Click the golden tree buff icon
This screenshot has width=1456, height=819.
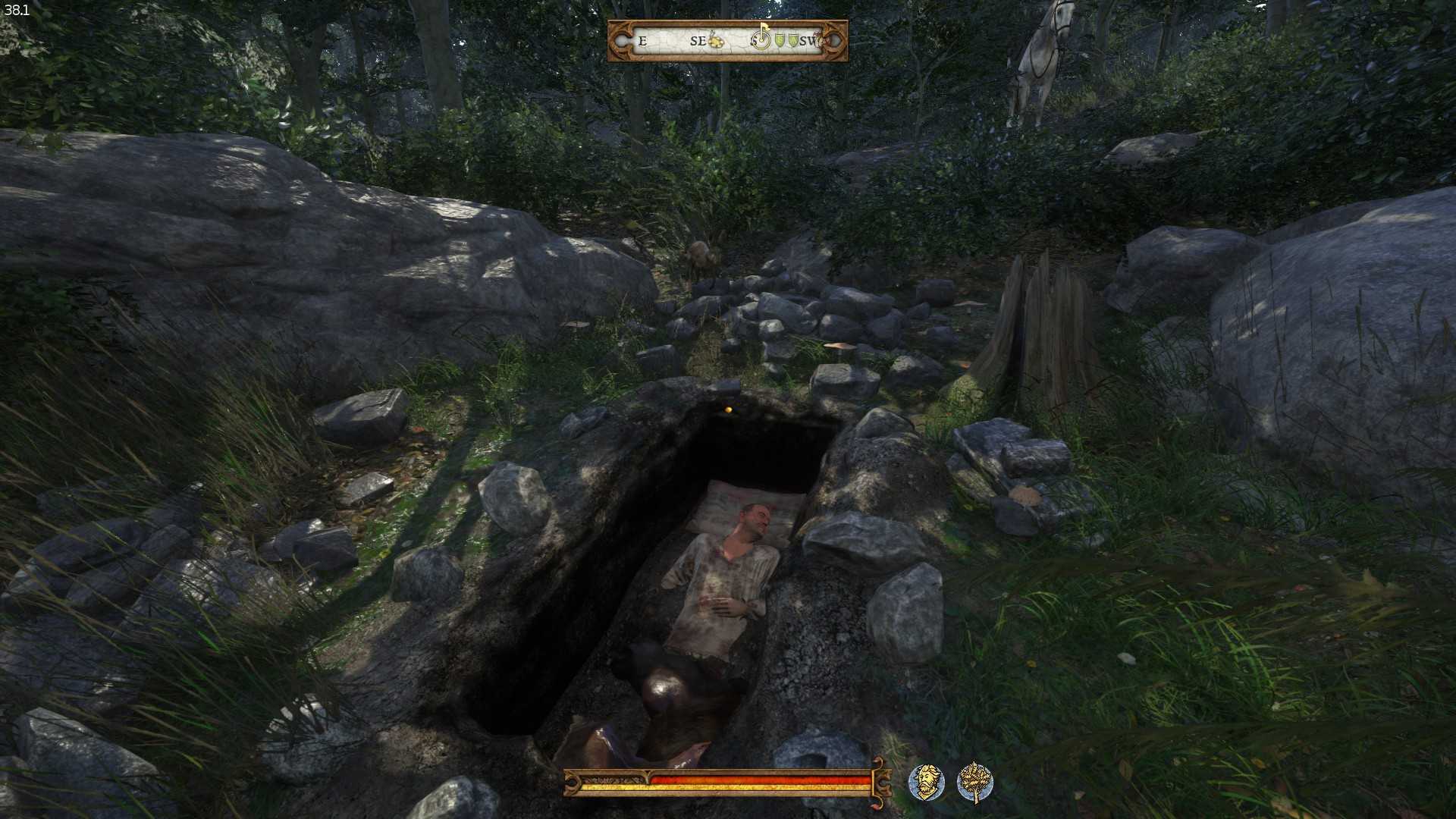click(974, 782)
